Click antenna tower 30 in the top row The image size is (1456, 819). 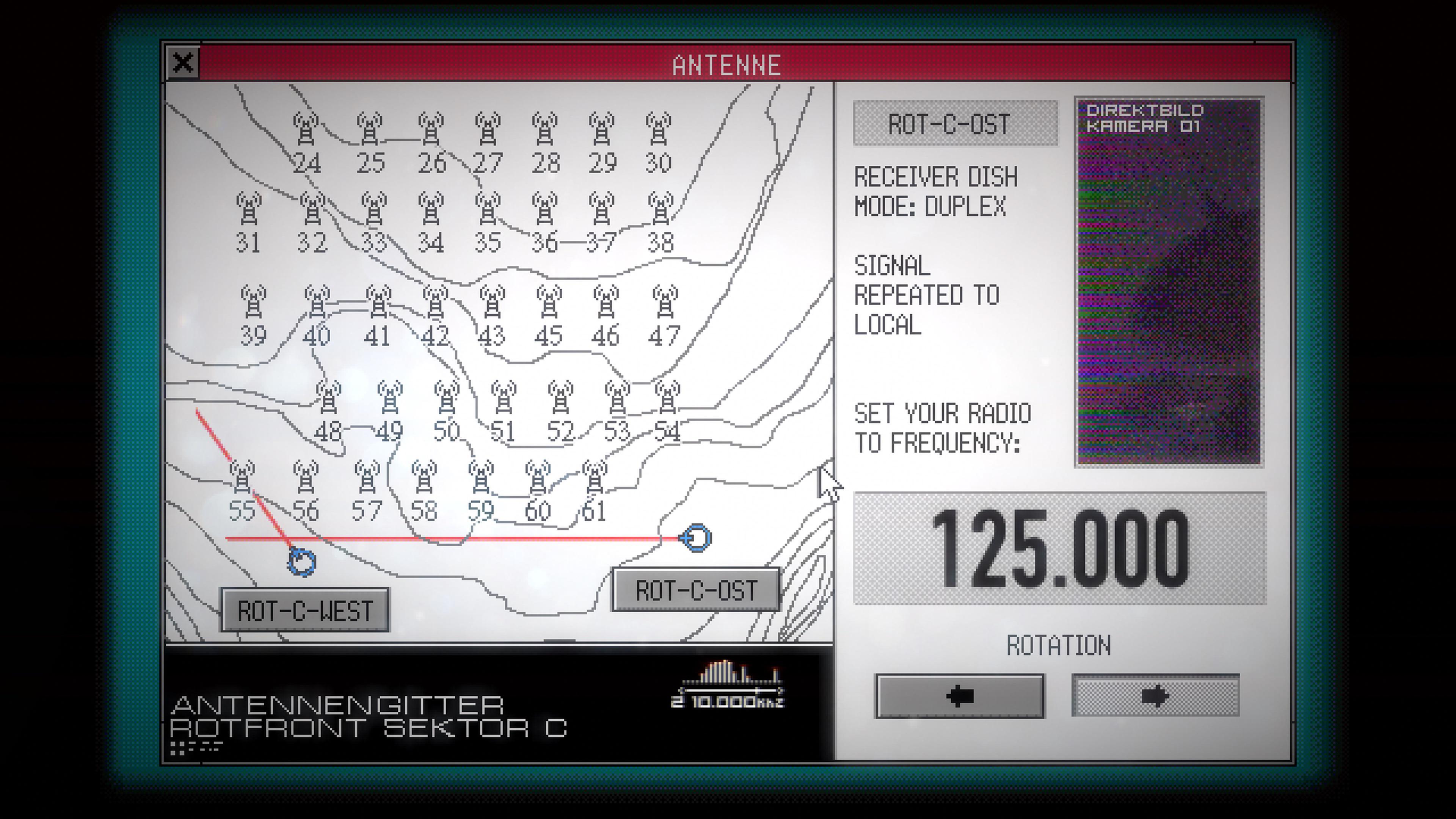click(x=660, y=130)
